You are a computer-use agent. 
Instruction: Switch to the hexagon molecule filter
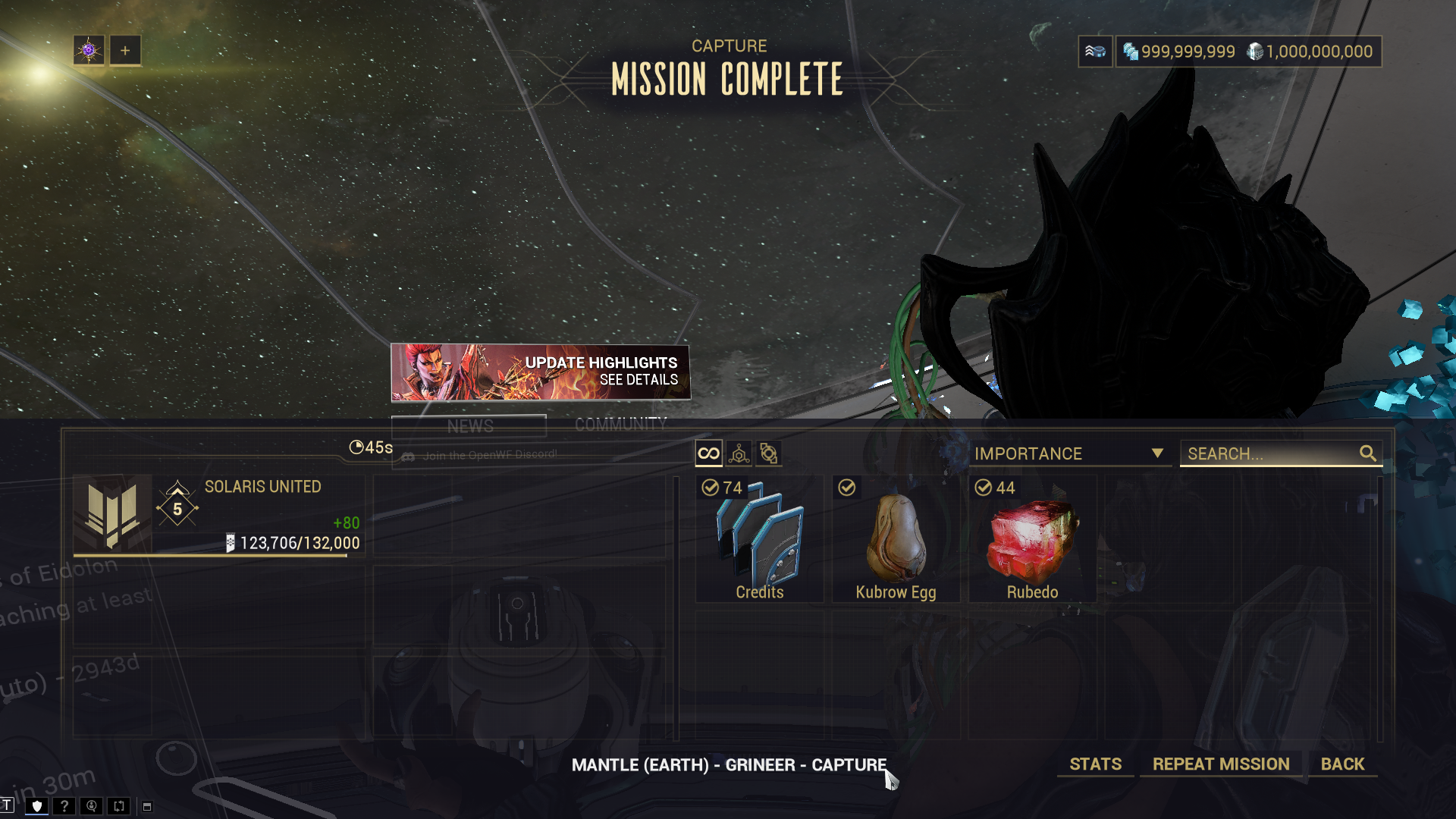739,453
